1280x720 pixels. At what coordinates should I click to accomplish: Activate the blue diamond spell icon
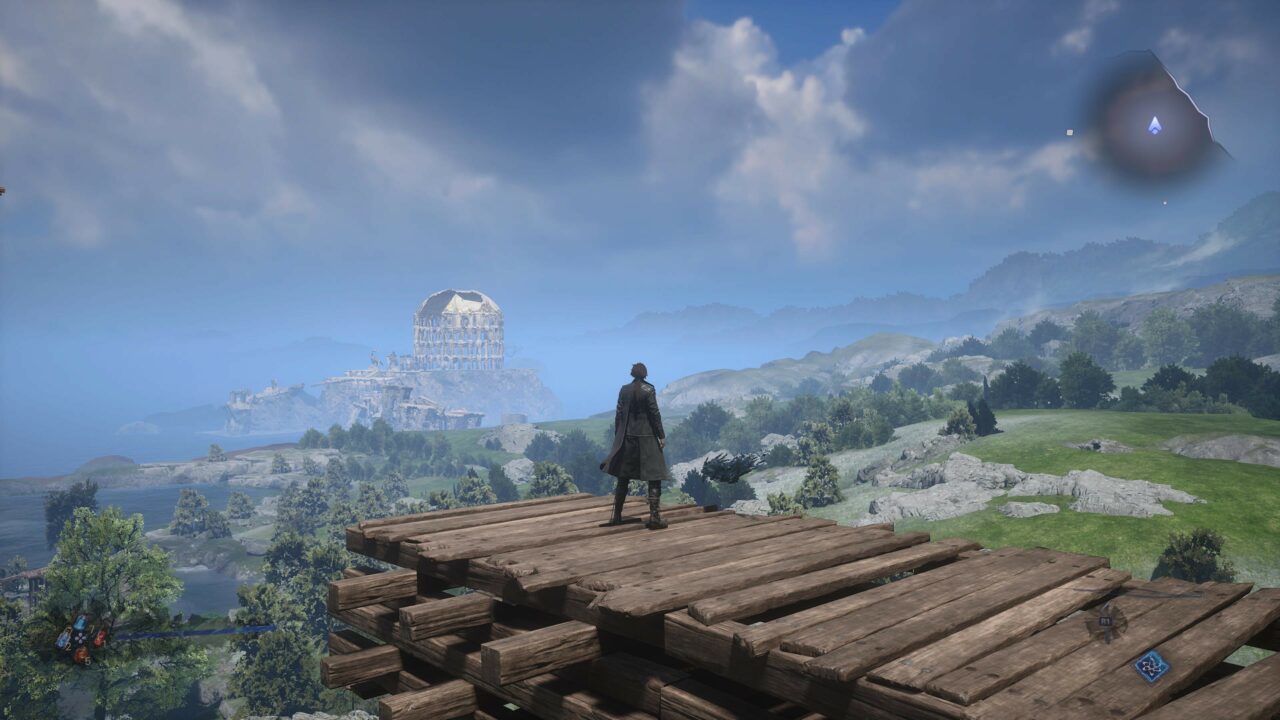1151,666
